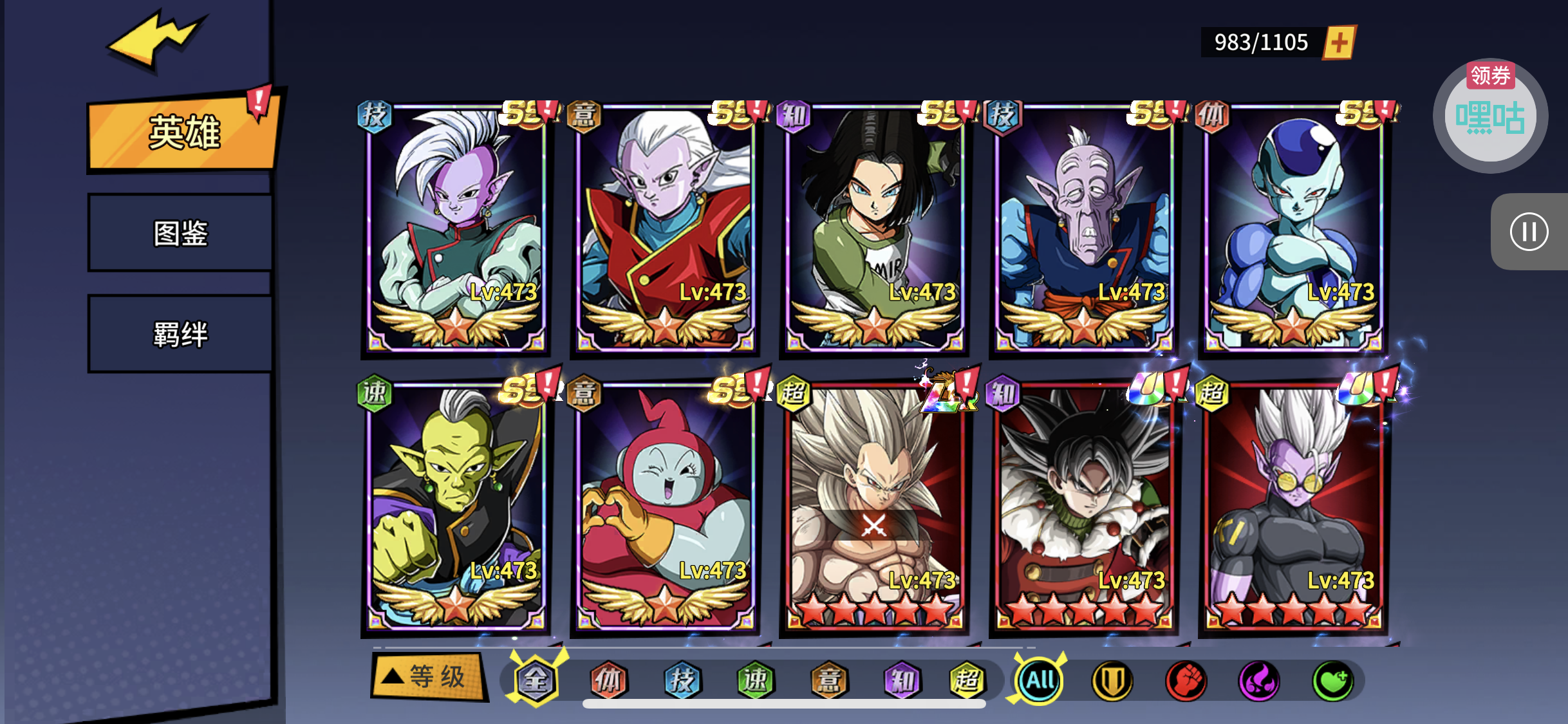Go back with the yellow lightning arrow
1568x724 pixels.
156,39
